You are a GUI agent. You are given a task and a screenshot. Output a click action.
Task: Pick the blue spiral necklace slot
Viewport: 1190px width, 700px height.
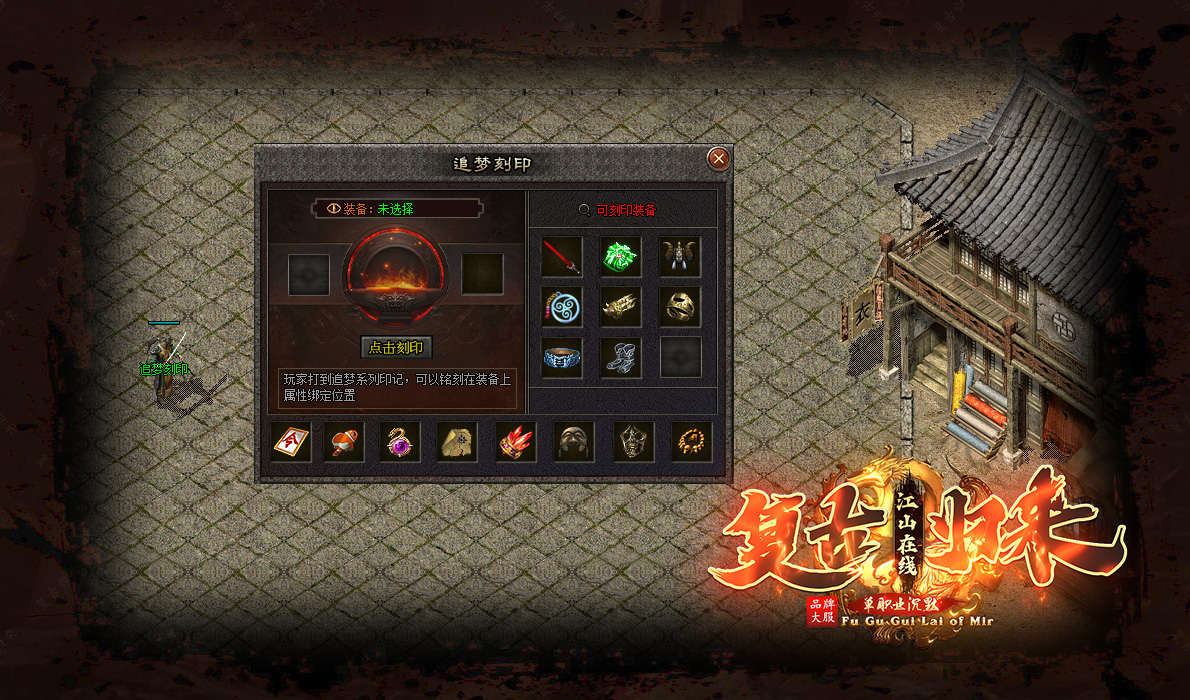point(562,307)
